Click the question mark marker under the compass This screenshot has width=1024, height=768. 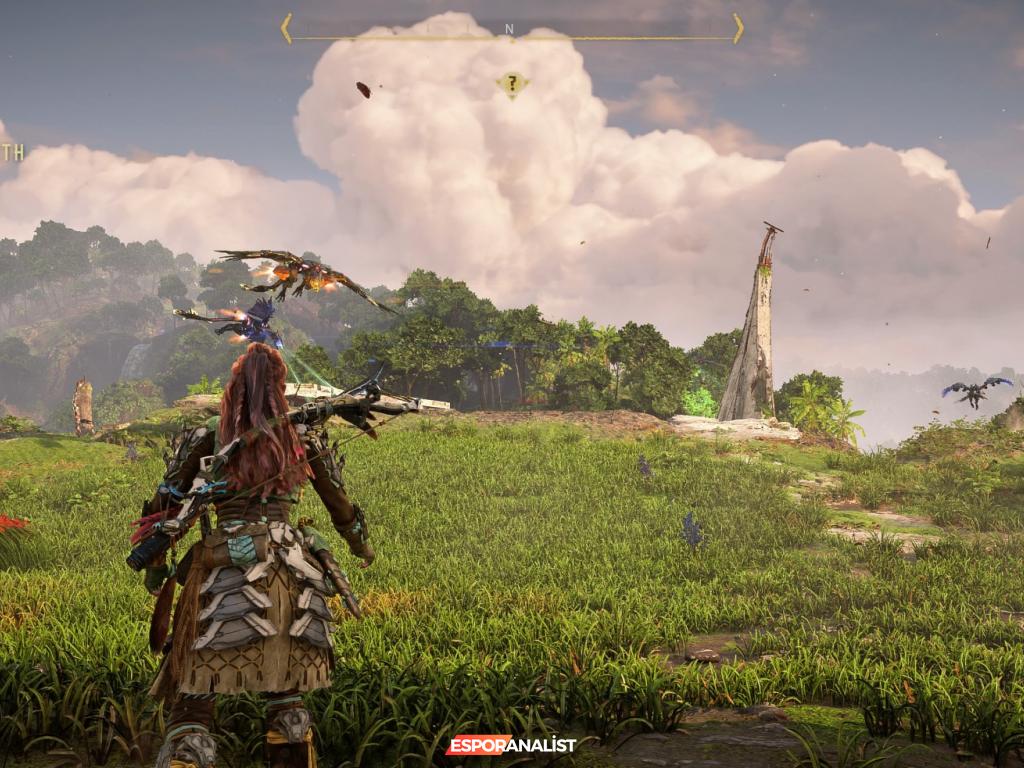[x=512, y=85]
